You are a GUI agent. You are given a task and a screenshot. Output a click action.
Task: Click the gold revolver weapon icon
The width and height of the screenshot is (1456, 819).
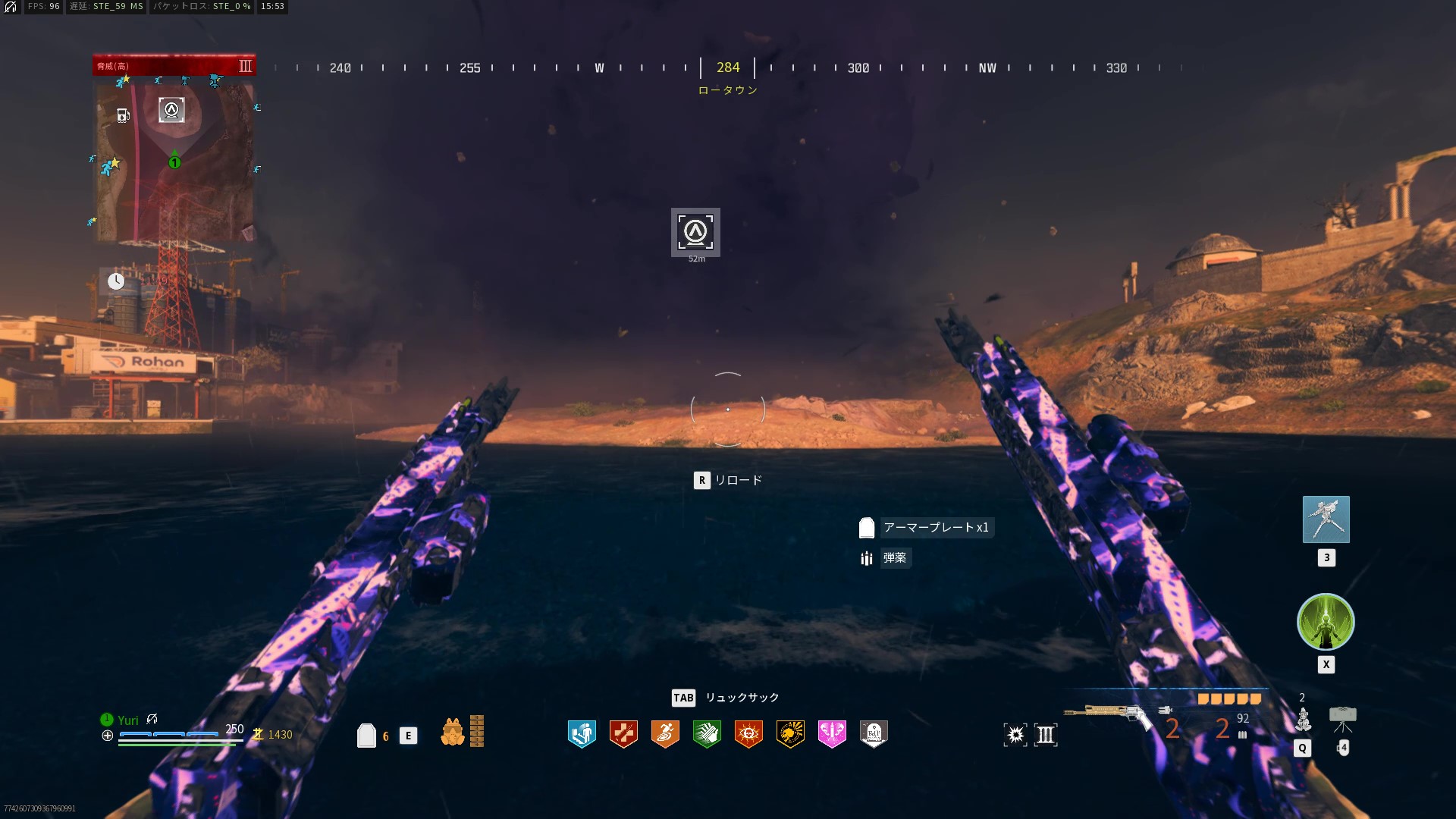point(1109,714)
